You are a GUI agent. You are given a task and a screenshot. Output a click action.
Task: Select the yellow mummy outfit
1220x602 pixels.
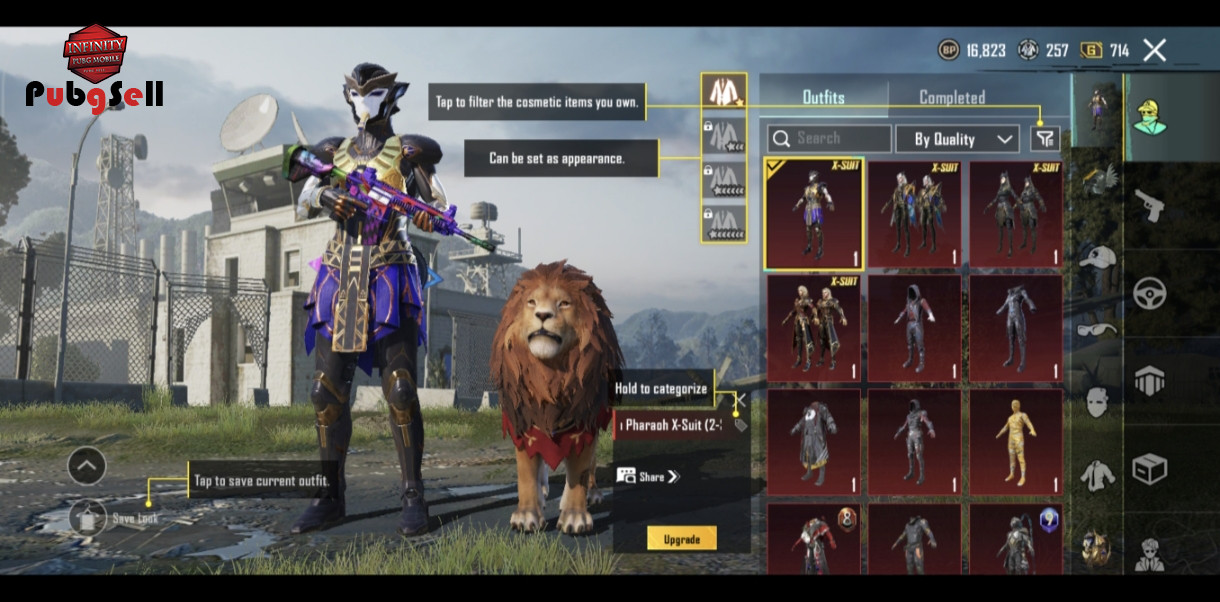click(x=1014, y=442)
